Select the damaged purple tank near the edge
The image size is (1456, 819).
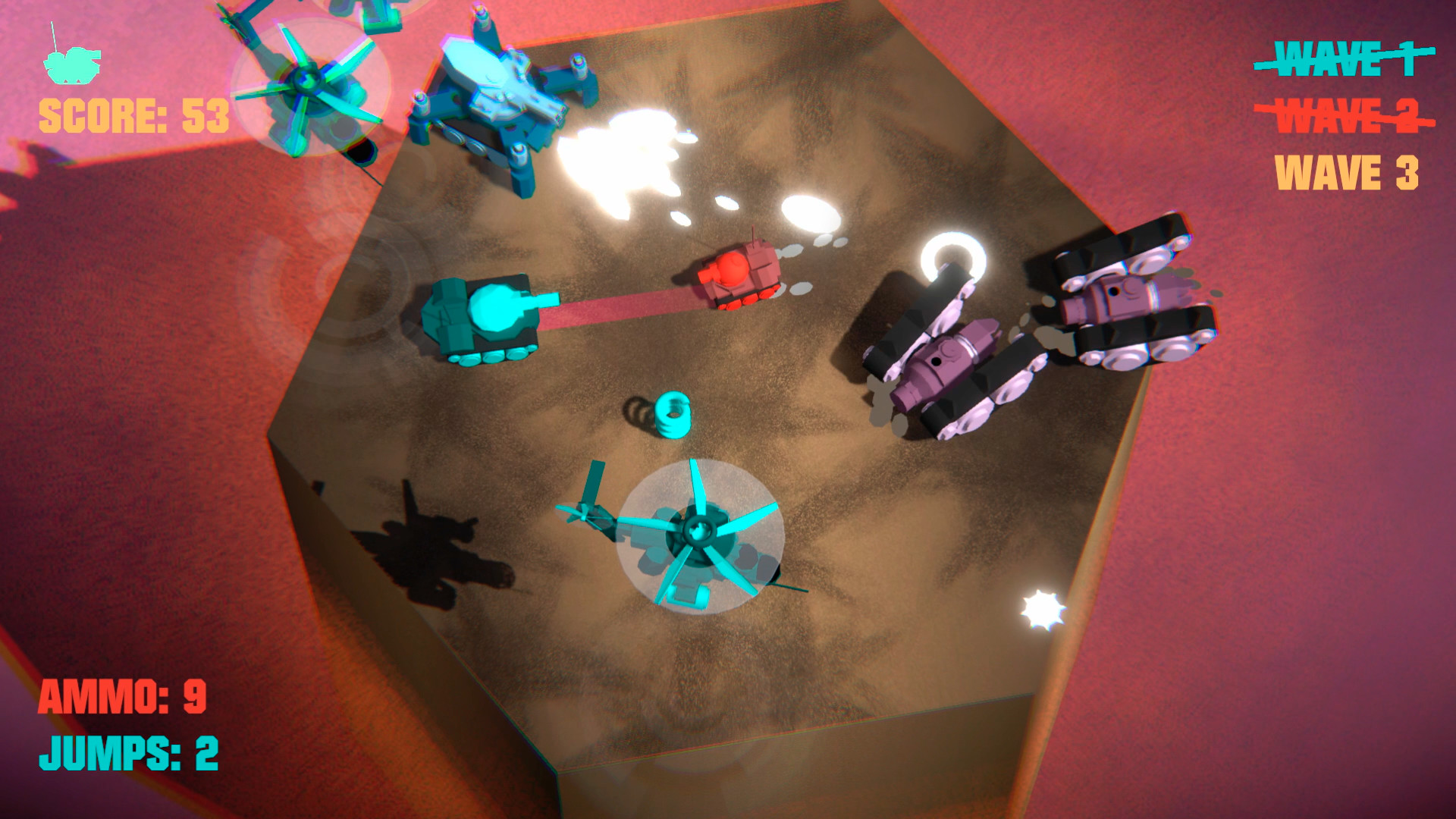click(x=948, y=356)
